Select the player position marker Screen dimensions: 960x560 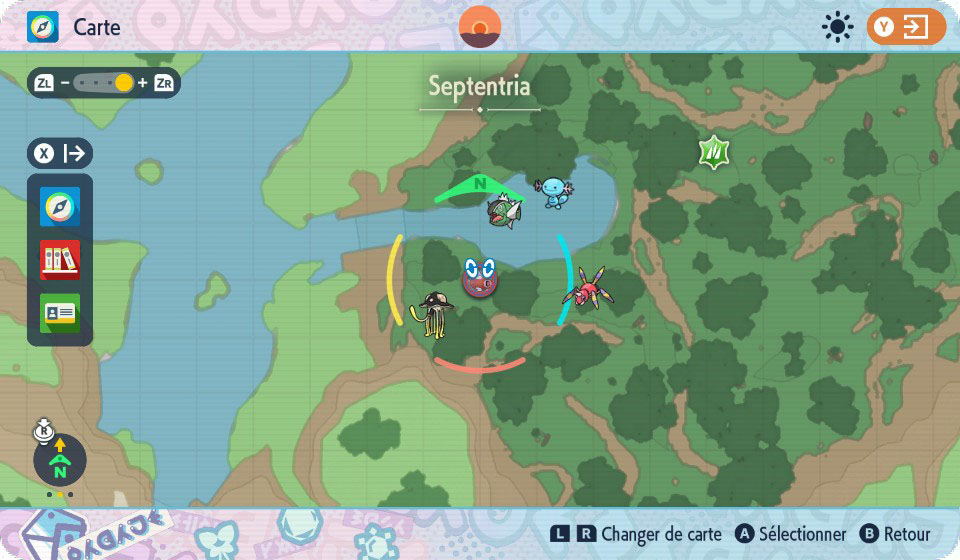pos(480,278)
